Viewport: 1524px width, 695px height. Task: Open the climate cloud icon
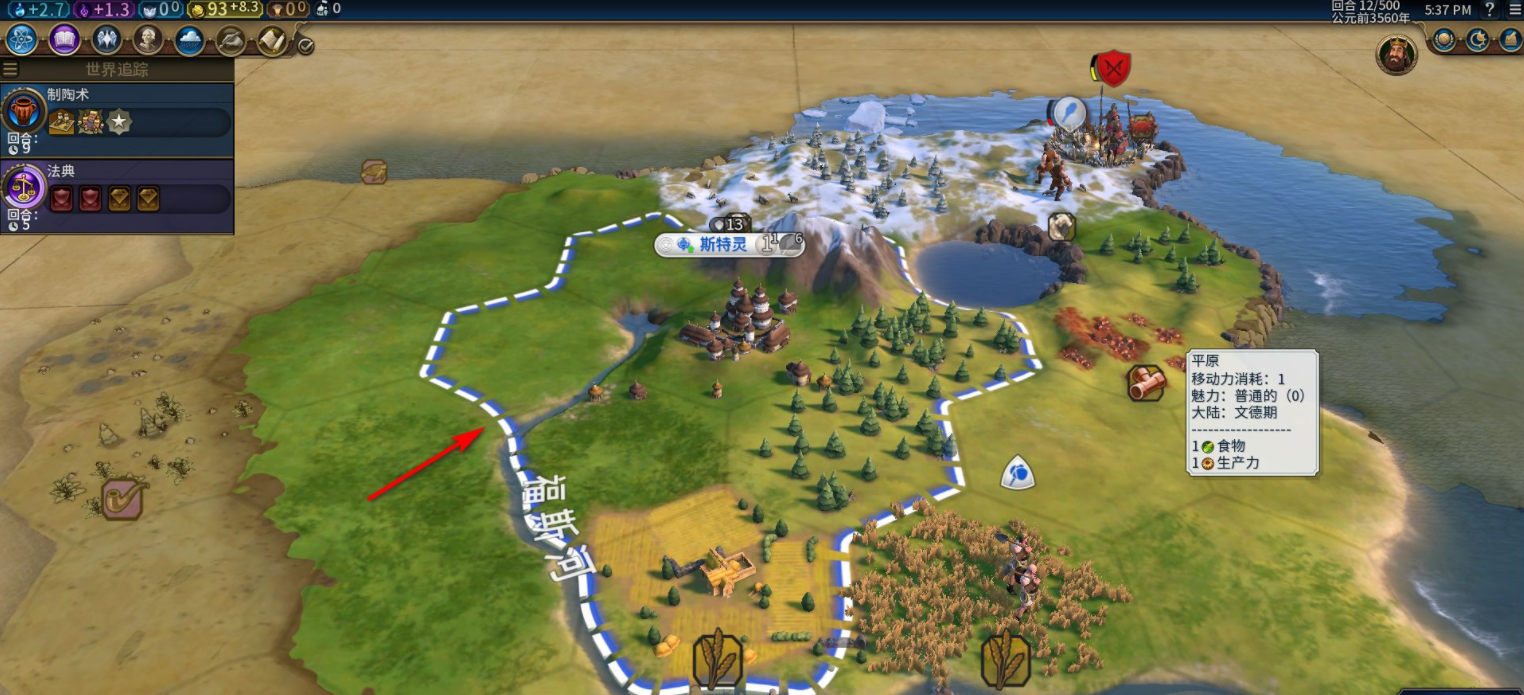pos(190,40)
